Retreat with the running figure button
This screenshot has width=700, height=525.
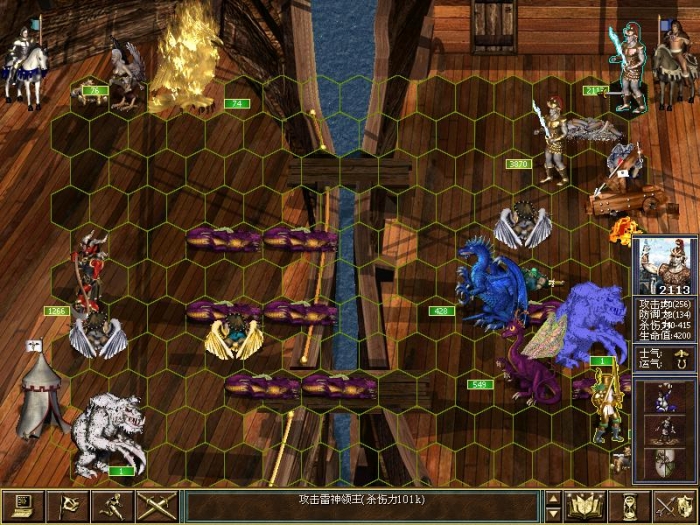(x=113, y=506)
